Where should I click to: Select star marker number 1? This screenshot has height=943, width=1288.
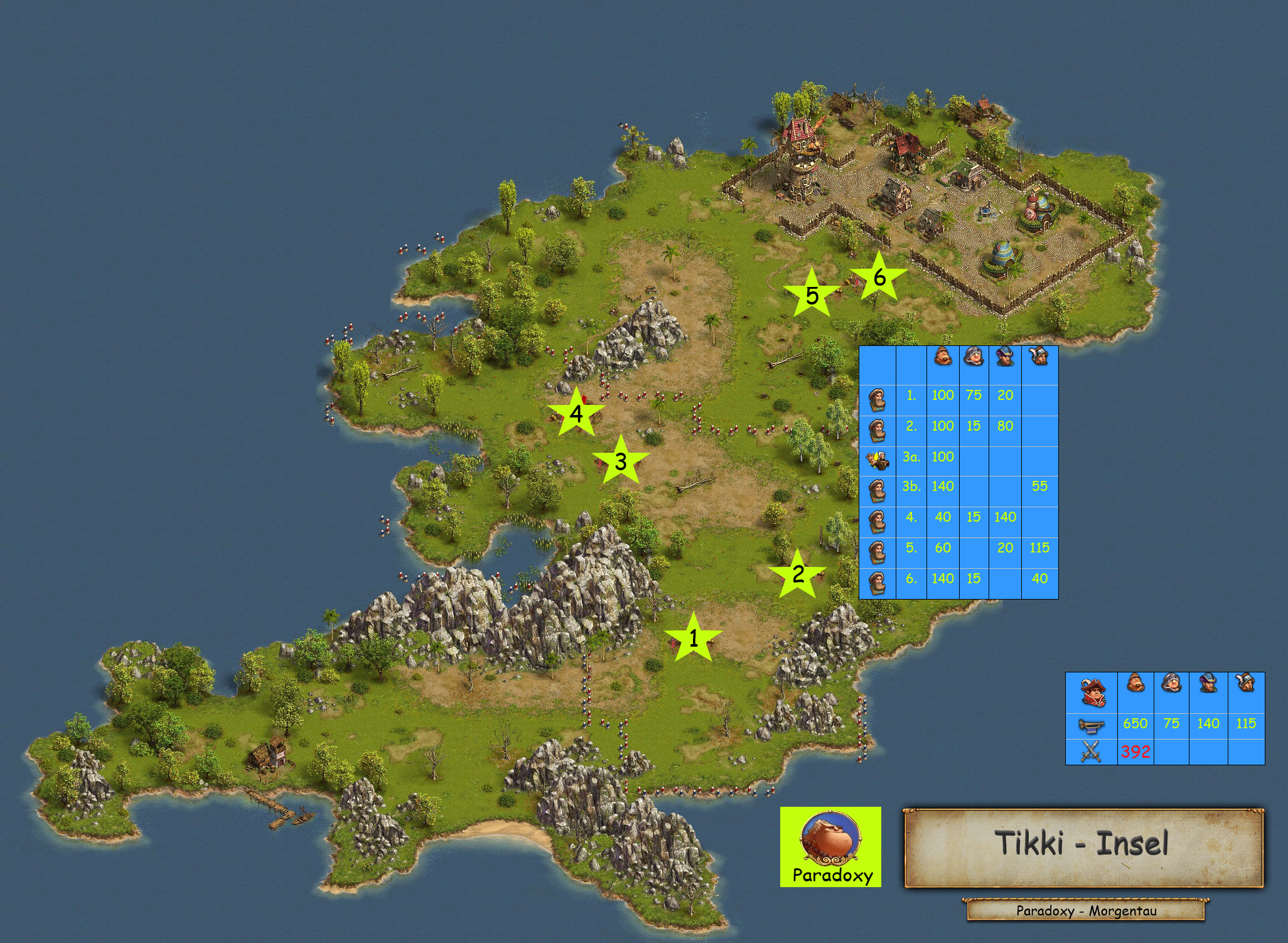point(693,639)
